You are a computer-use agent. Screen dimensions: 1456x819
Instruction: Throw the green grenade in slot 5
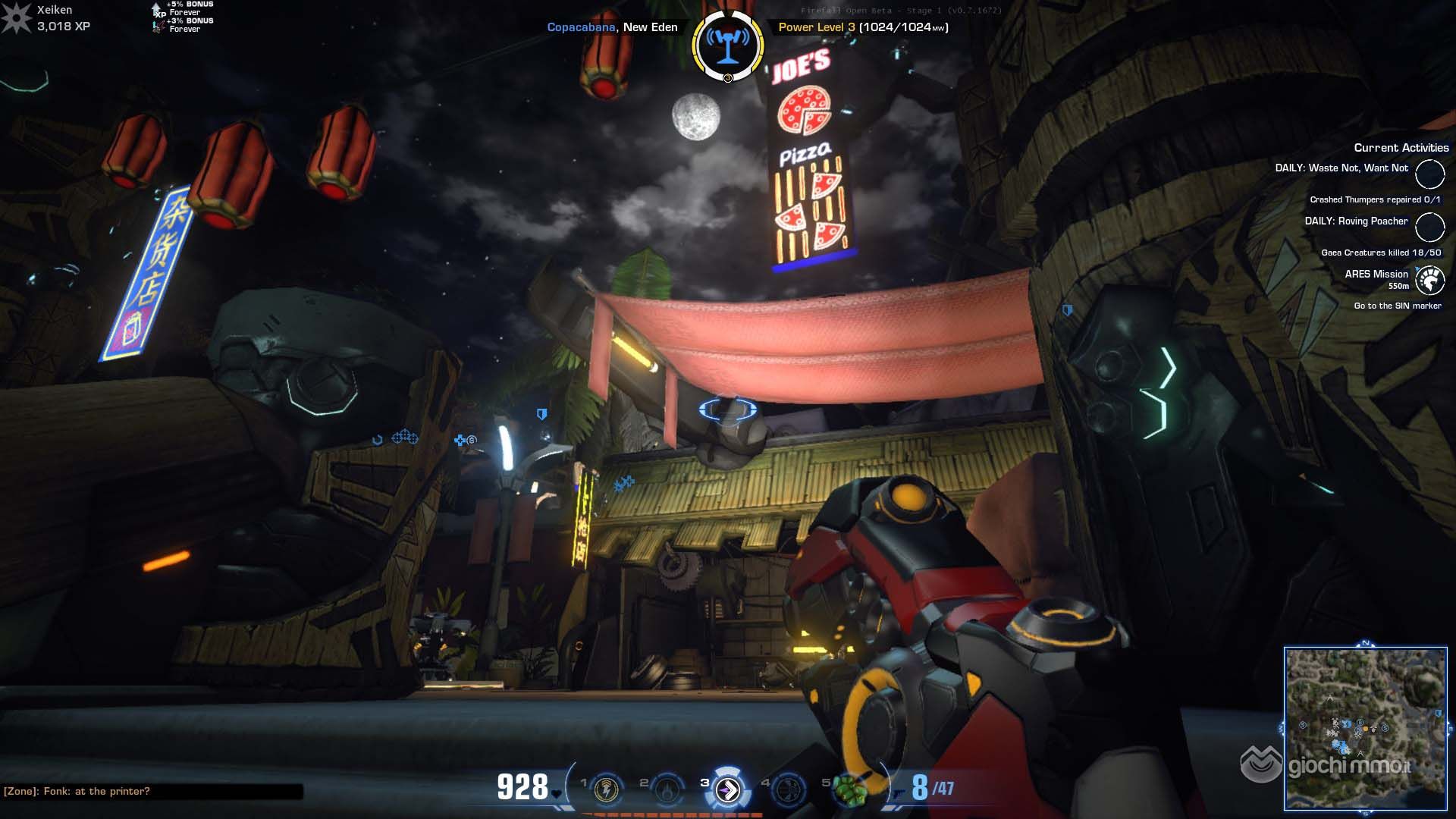pos(850,789)
